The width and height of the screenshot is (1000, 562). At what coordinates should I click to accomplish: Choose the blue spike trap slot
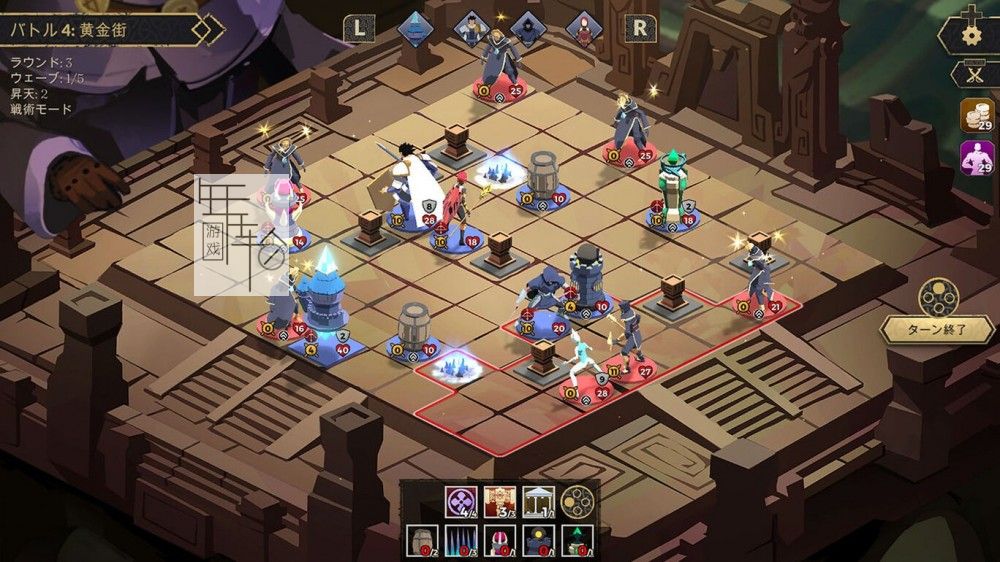(x=462, y=541)
